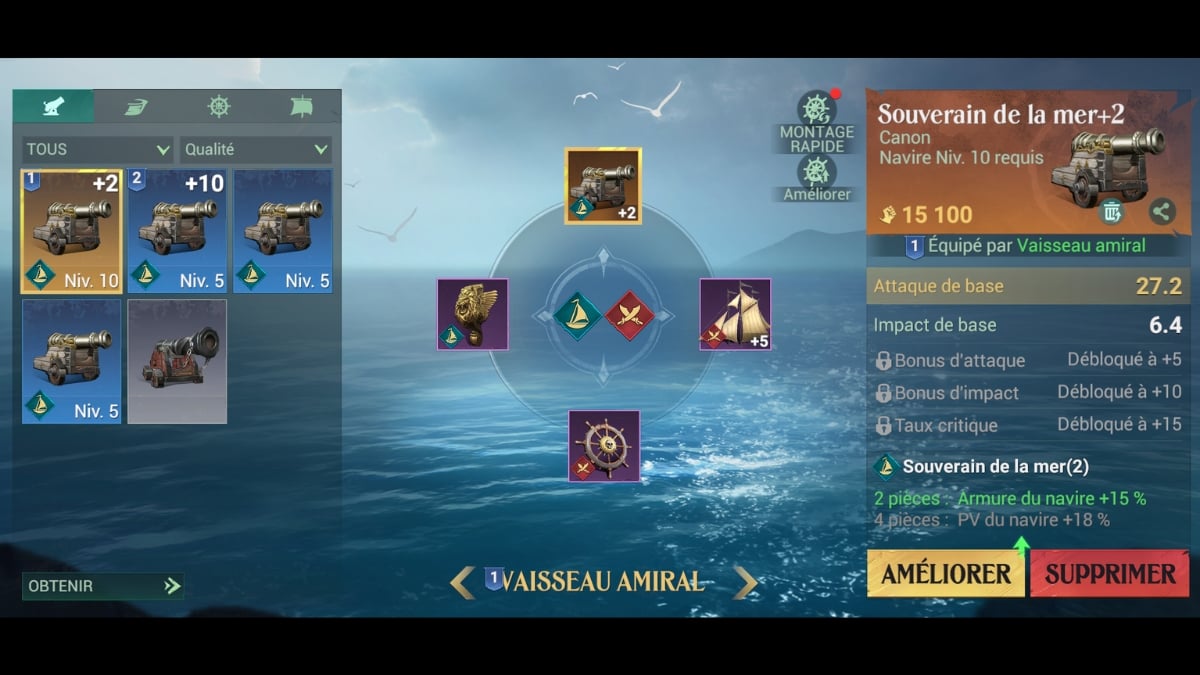
Task: Click the green trash can icon
Action: point(1112,211)
